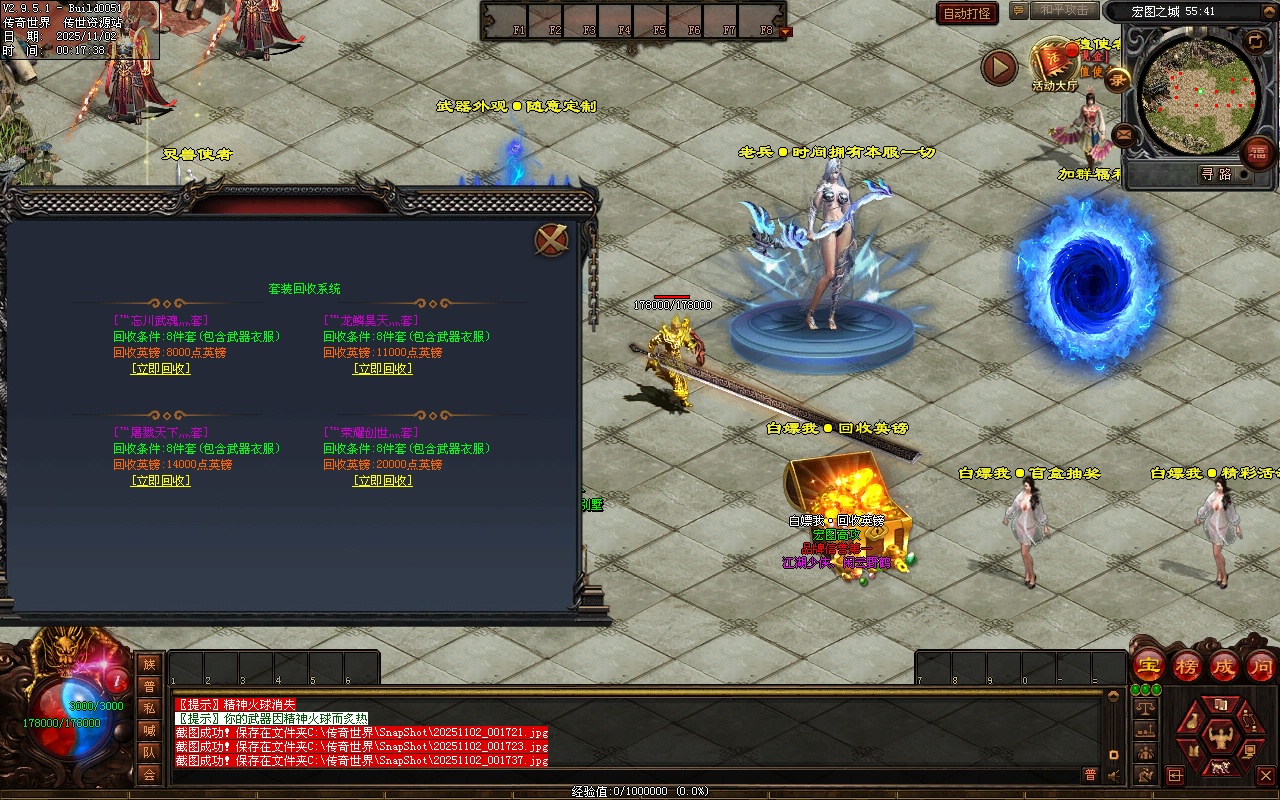Click the minimap of 宏图之城
The image size is (1280, 800).
(x=1199, y=95)
